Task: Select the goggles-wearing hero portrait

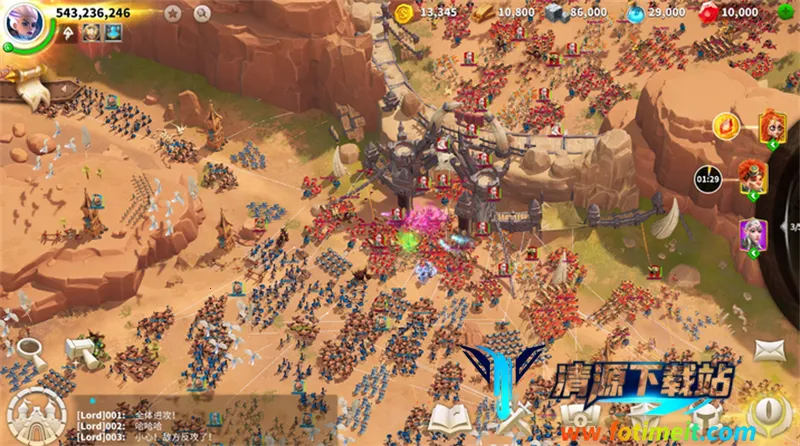Action: click(x=753, y=178)
